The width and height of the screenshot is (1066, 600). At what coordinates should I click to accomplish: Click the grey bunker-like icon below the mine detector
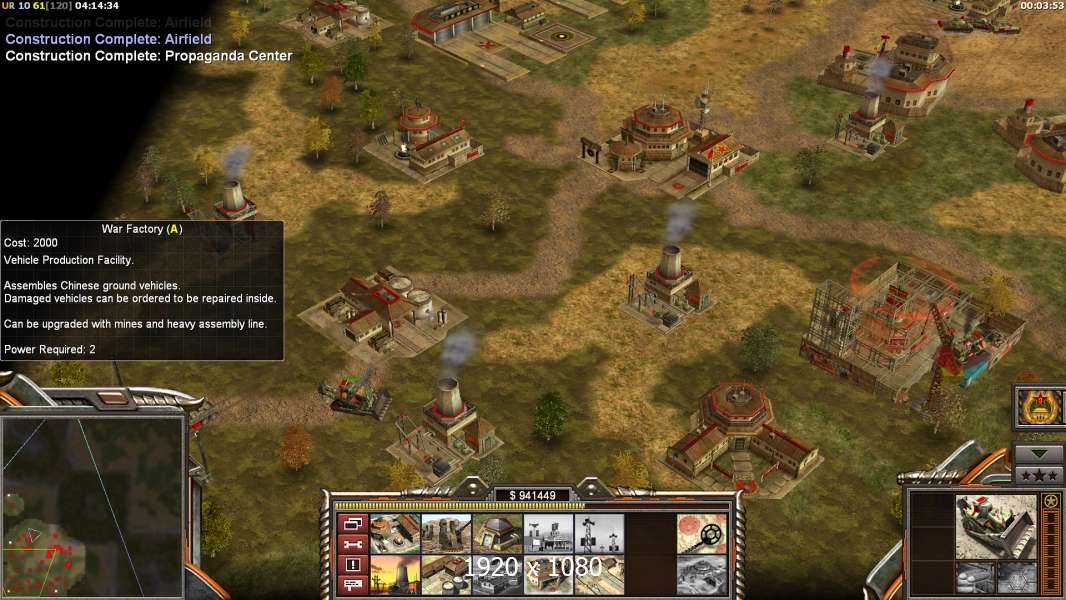click(x=702, y=575)
